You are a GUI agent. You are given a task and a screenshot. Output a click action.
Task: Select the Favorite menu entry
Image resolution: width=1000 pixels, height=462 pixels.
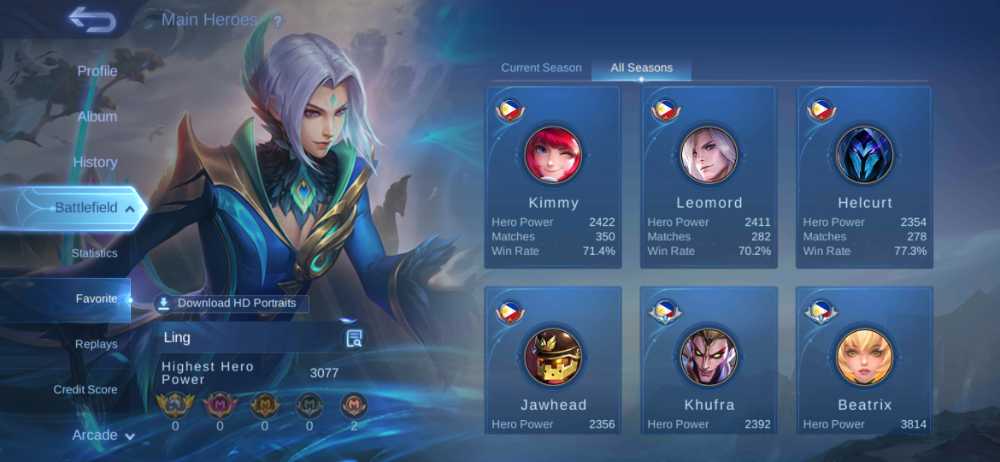click(96, 299)
